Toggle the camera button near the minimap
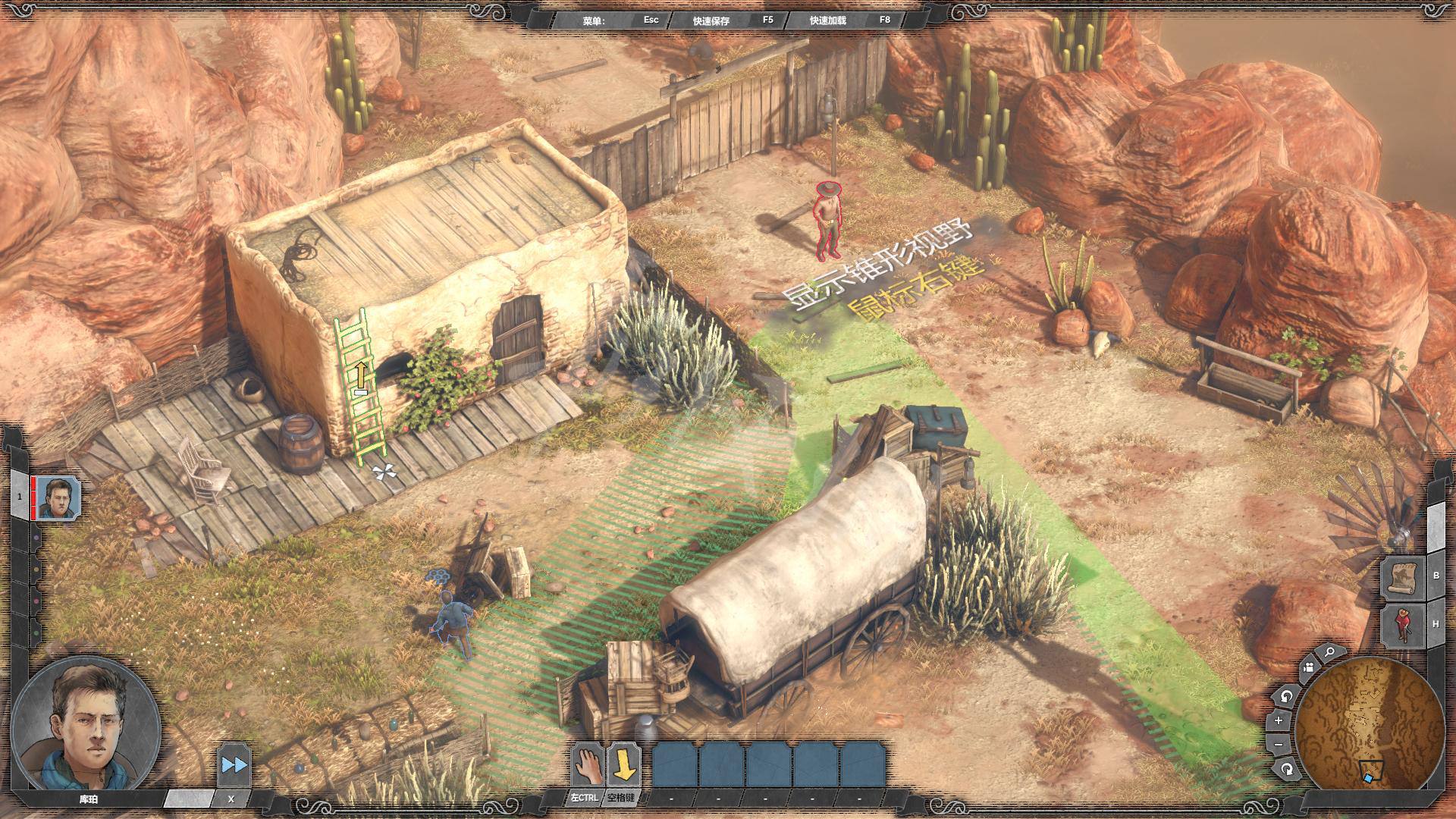Screen dimensions: 1456x819 [x=1307, y=668]
